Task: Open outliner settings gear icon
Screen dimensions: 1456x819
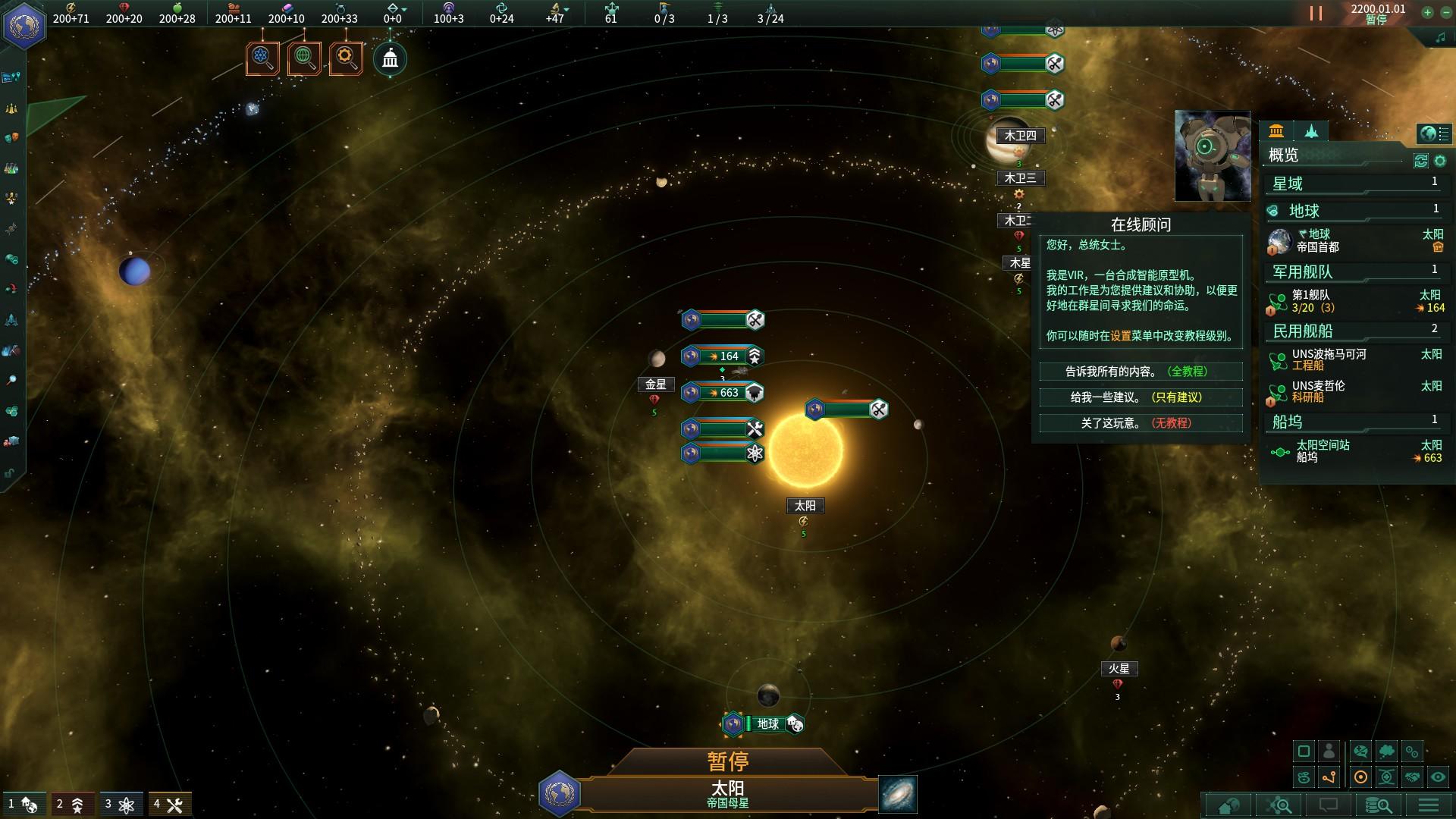Action: tap(1440, 161)
